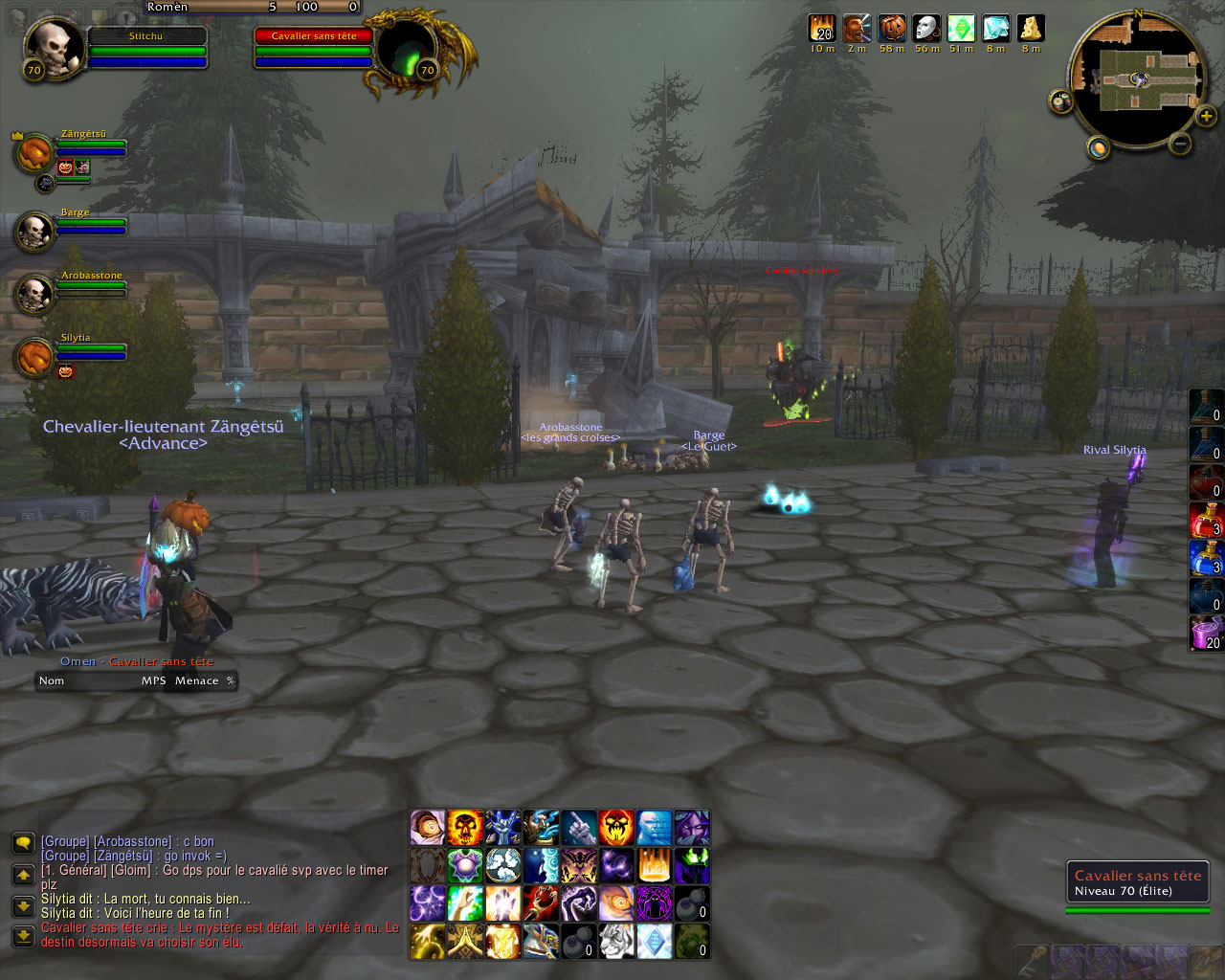The image size is (1225, 980).
Task: Target party member Barge's portrait
Action: 35,231
